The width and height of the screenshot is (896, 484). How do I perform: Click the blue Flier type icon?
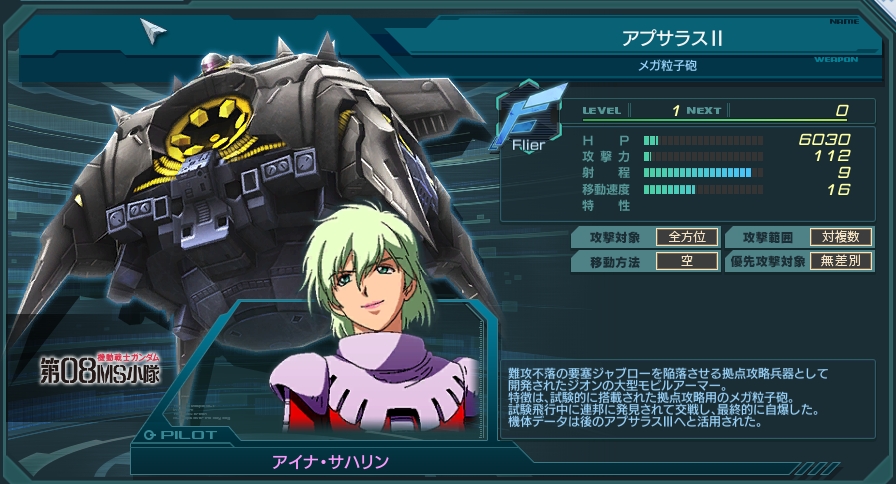[x=529, y=122]
